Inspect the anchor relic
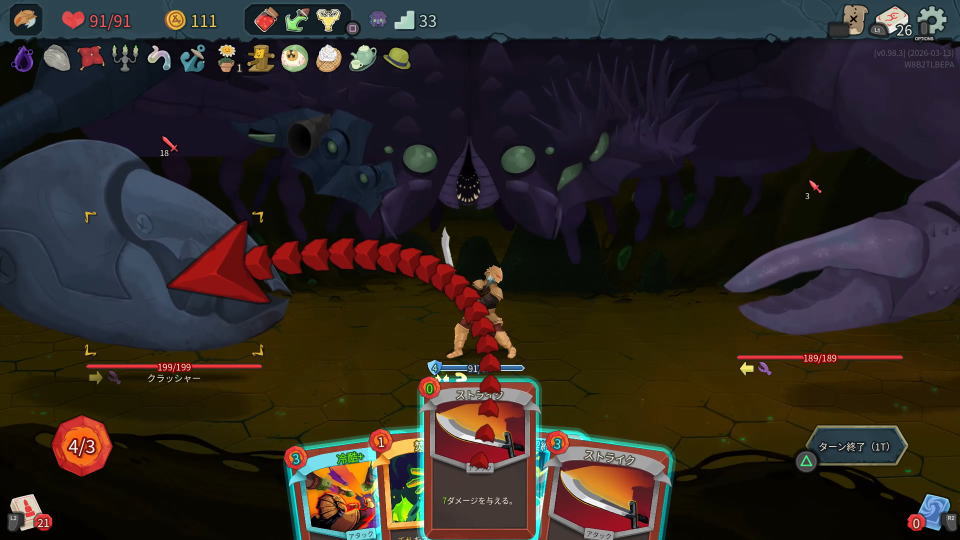The height and width of the screenshot is (540, 960). coord(192,58)
